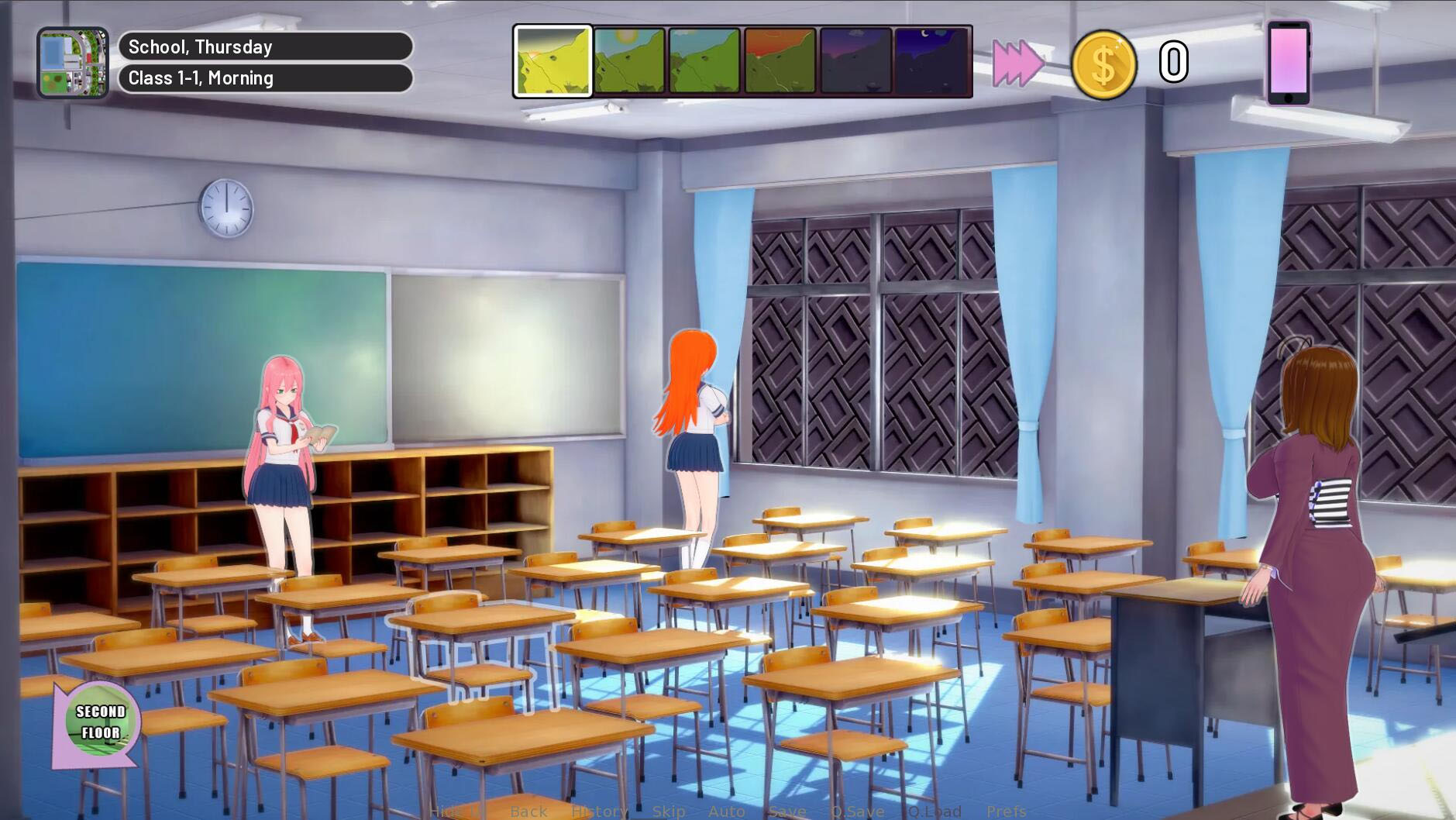Click Q.Save to quick-save the game
This screenshot has height=820, width=1456.
click(856, 811)
